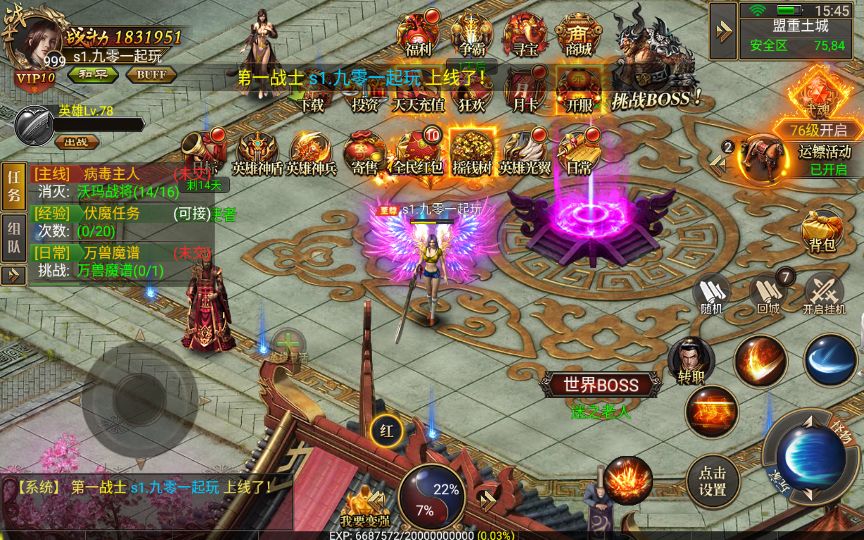This screenshot has height=540, width=864.
Task: Open the 摇钱树 money tree event
Action: click(472, 150)
